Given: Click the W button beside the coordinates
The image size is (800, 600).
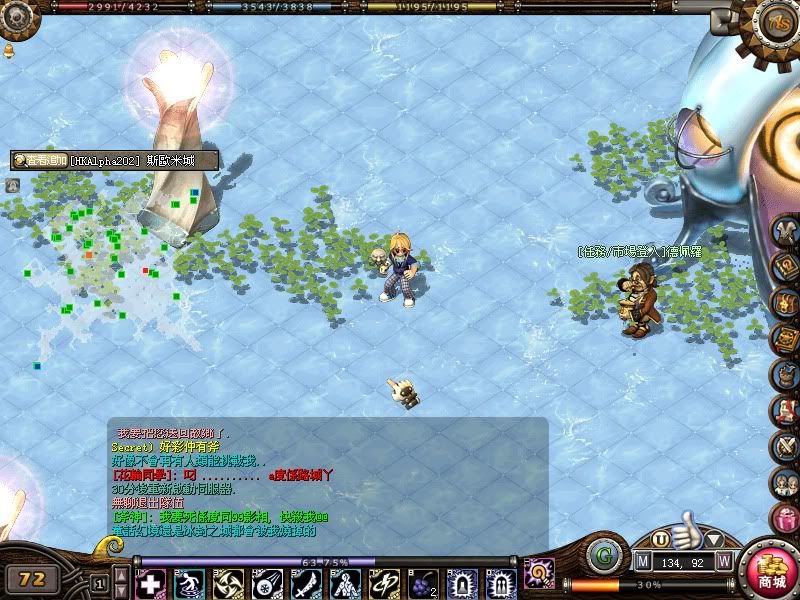Looking at the screenshot, I should click(x=723, y=562).
